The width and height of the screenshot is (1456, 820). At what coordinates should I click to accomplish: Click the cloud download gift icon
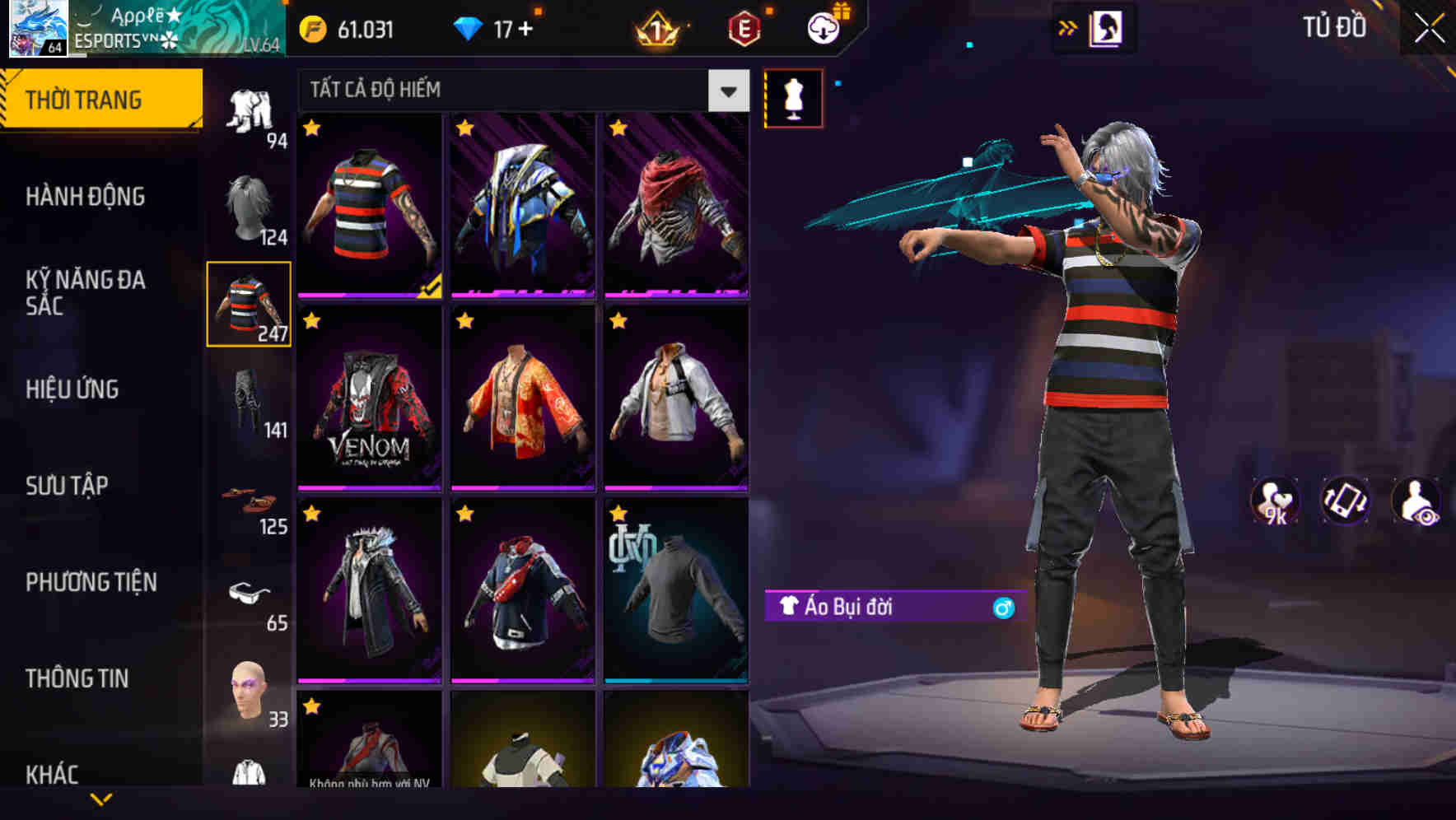[821, 28]
